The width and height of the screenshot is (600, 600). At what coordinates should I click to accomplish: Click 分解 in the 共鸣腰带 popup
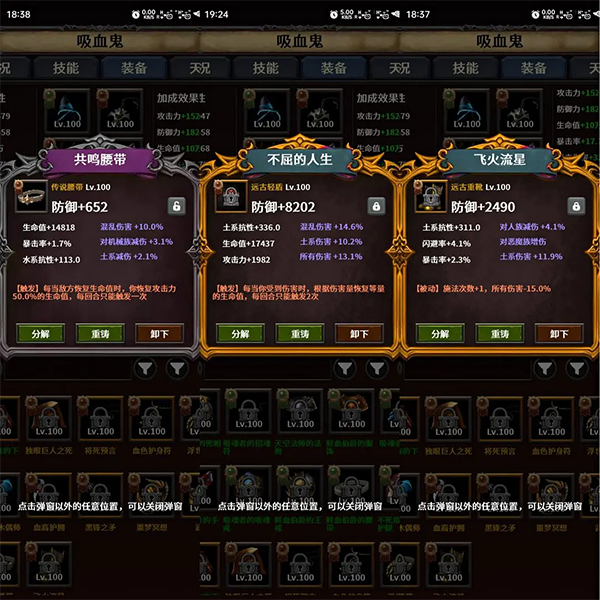42,334
